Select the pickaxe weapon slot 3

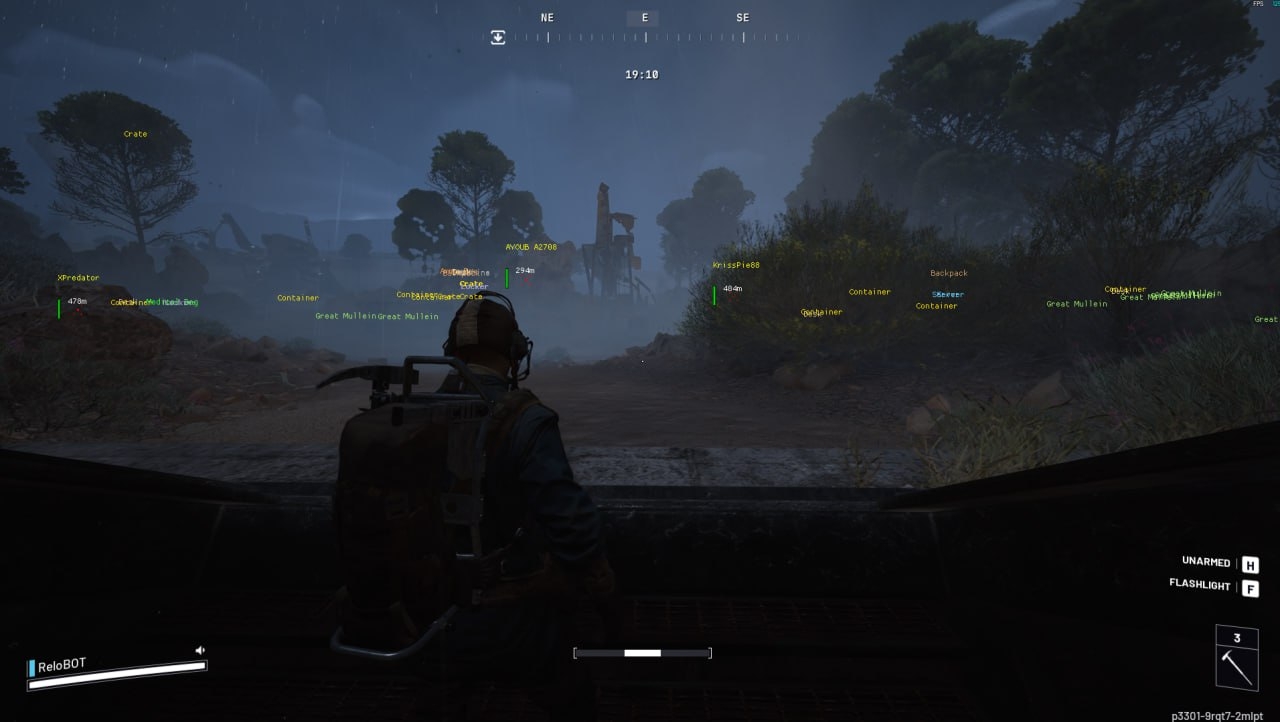[x=1236, y=658]
